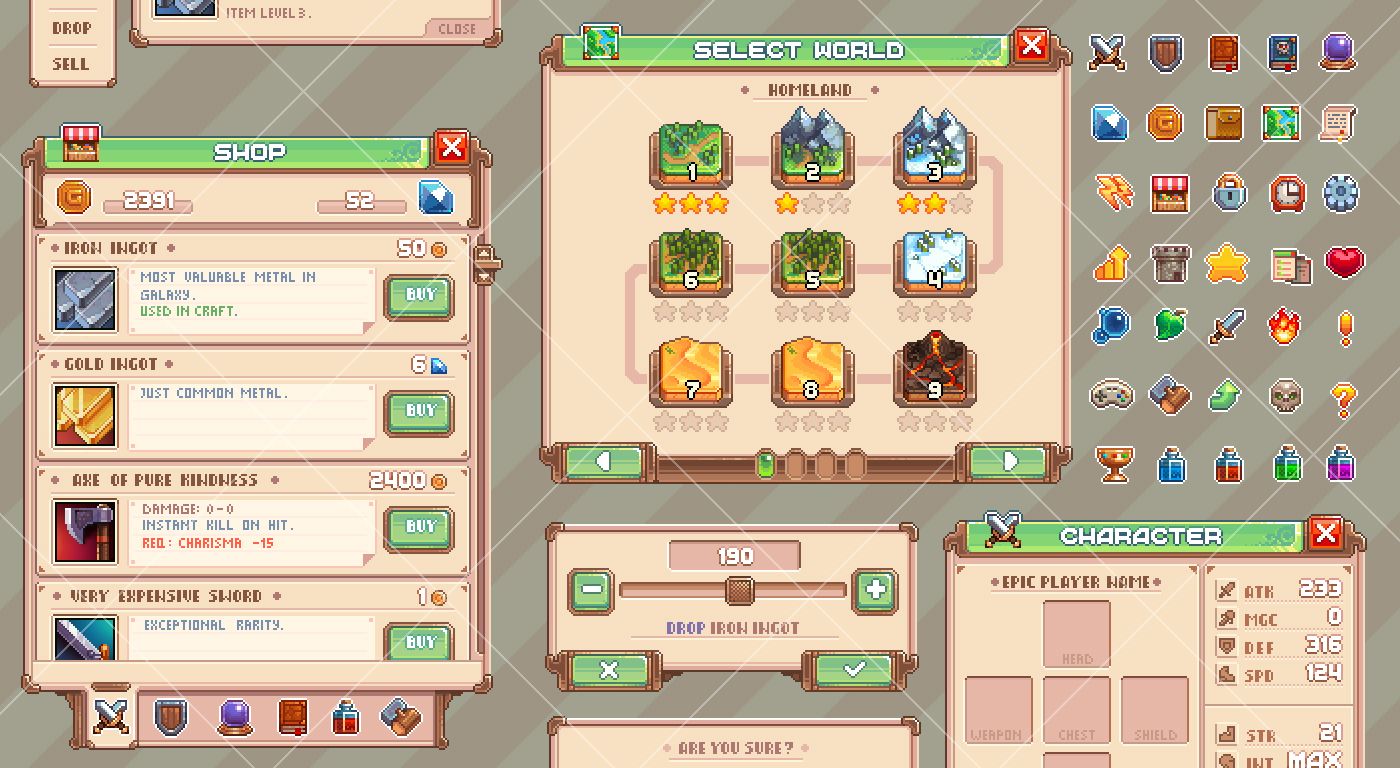Go to next world page
The image size is (1400, 768).
pos(1009,462)
